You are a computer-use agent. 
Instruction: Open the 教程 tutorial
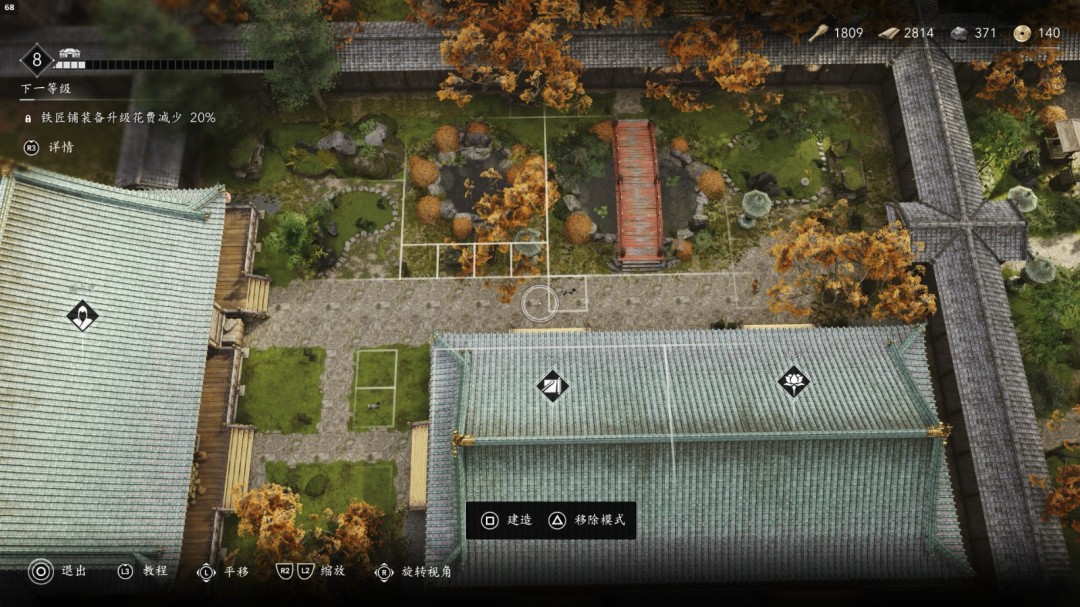(x=143, y=571)
